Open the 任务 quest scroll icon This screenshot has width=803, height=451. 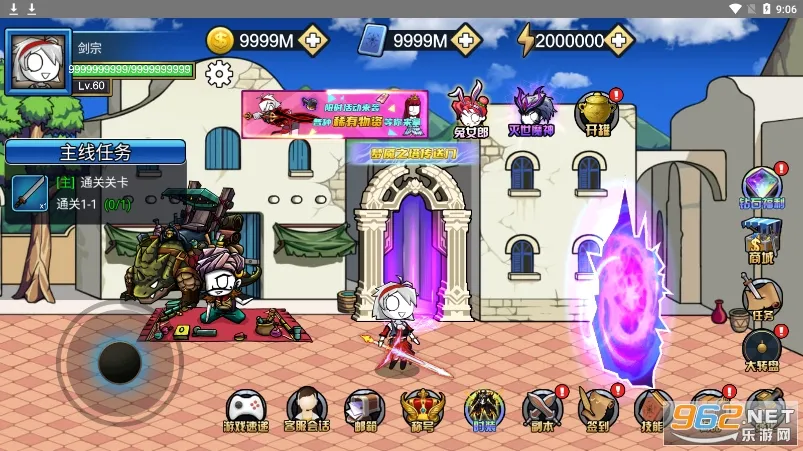coord(761,295)
